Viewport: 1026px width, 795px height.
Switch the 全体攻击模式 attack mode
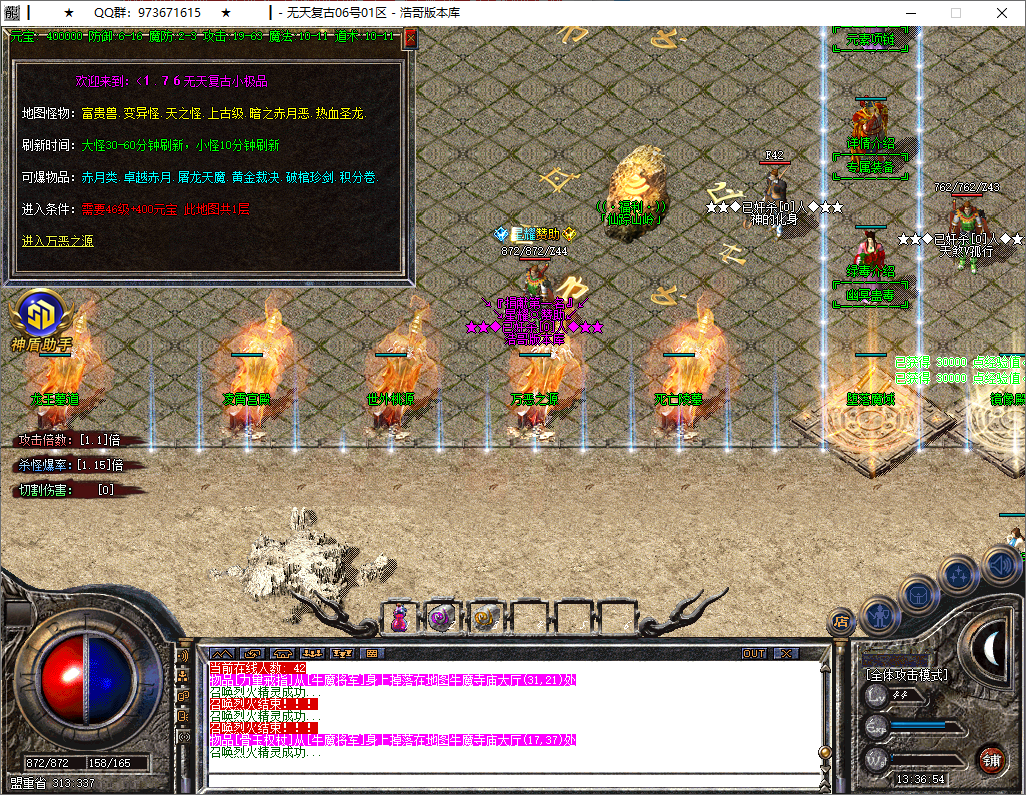click(907, 675)
